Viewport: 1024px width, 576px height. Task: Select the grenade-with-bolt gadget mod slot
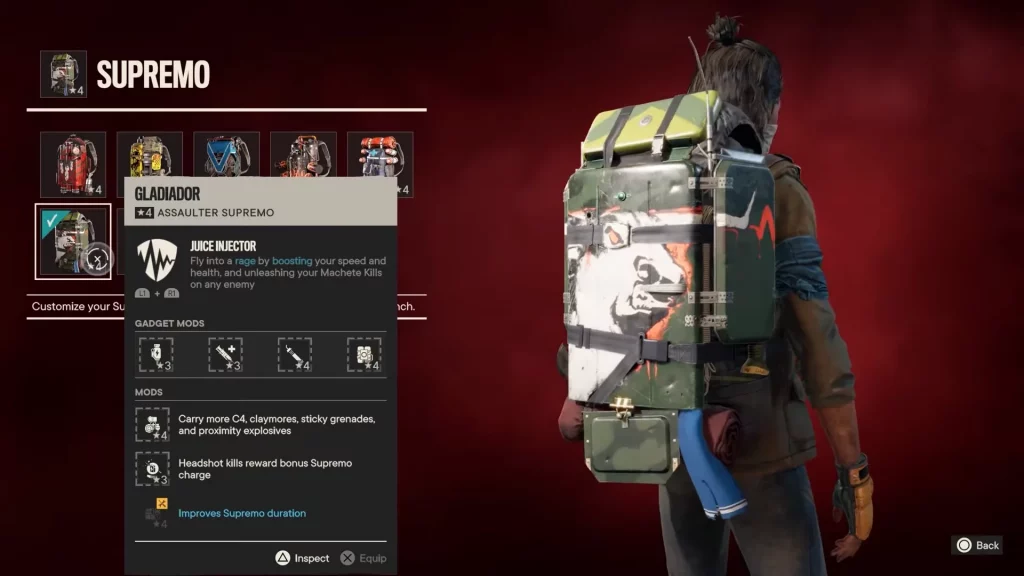coord(156,354)
